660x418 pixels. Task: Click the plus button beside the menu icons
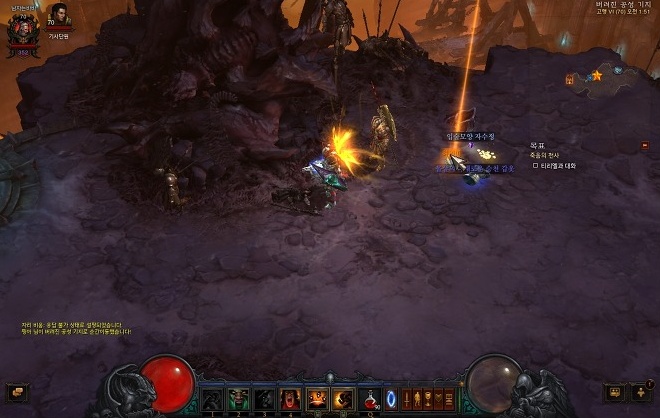tap(641, 392)
